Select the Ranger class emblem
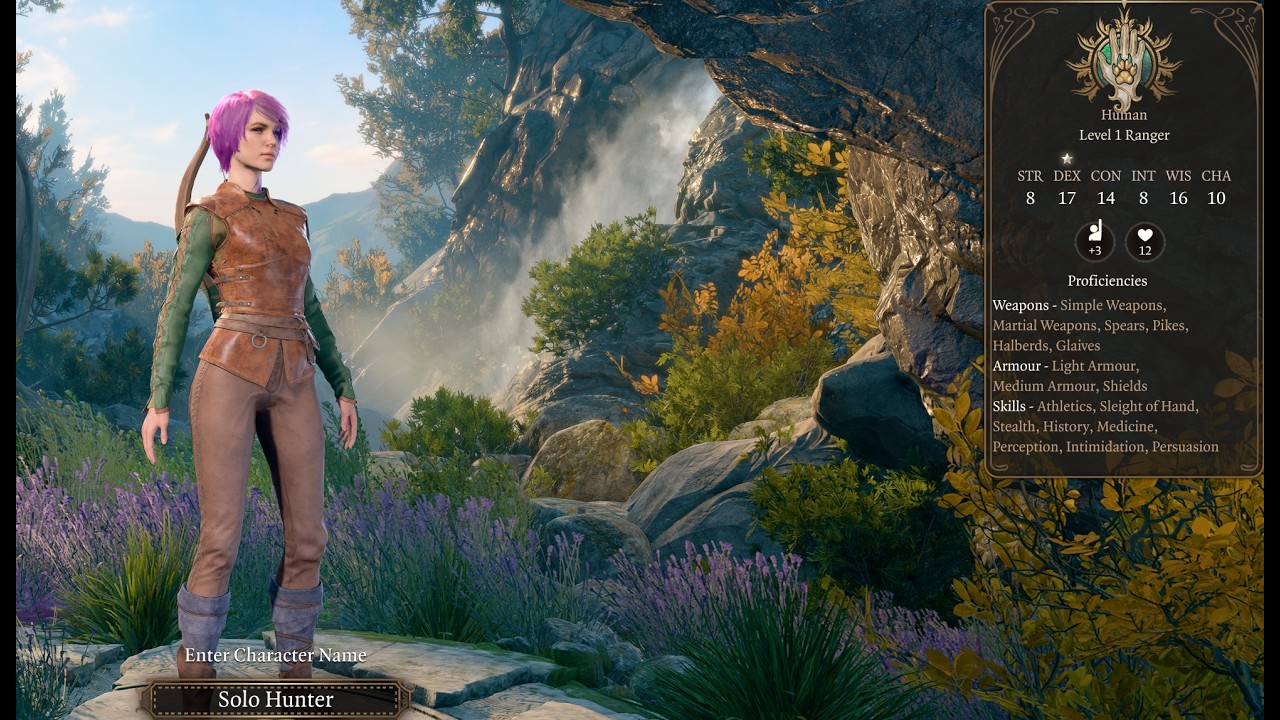The height and width of the screenshot is (720, 1280). 1124,62
